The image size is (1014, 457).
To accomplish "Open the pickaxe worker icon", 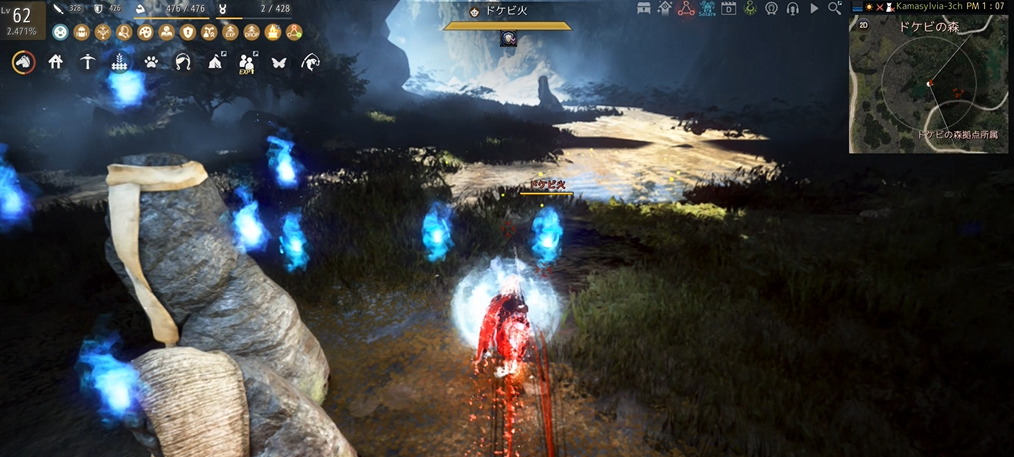I will (88, 62).
